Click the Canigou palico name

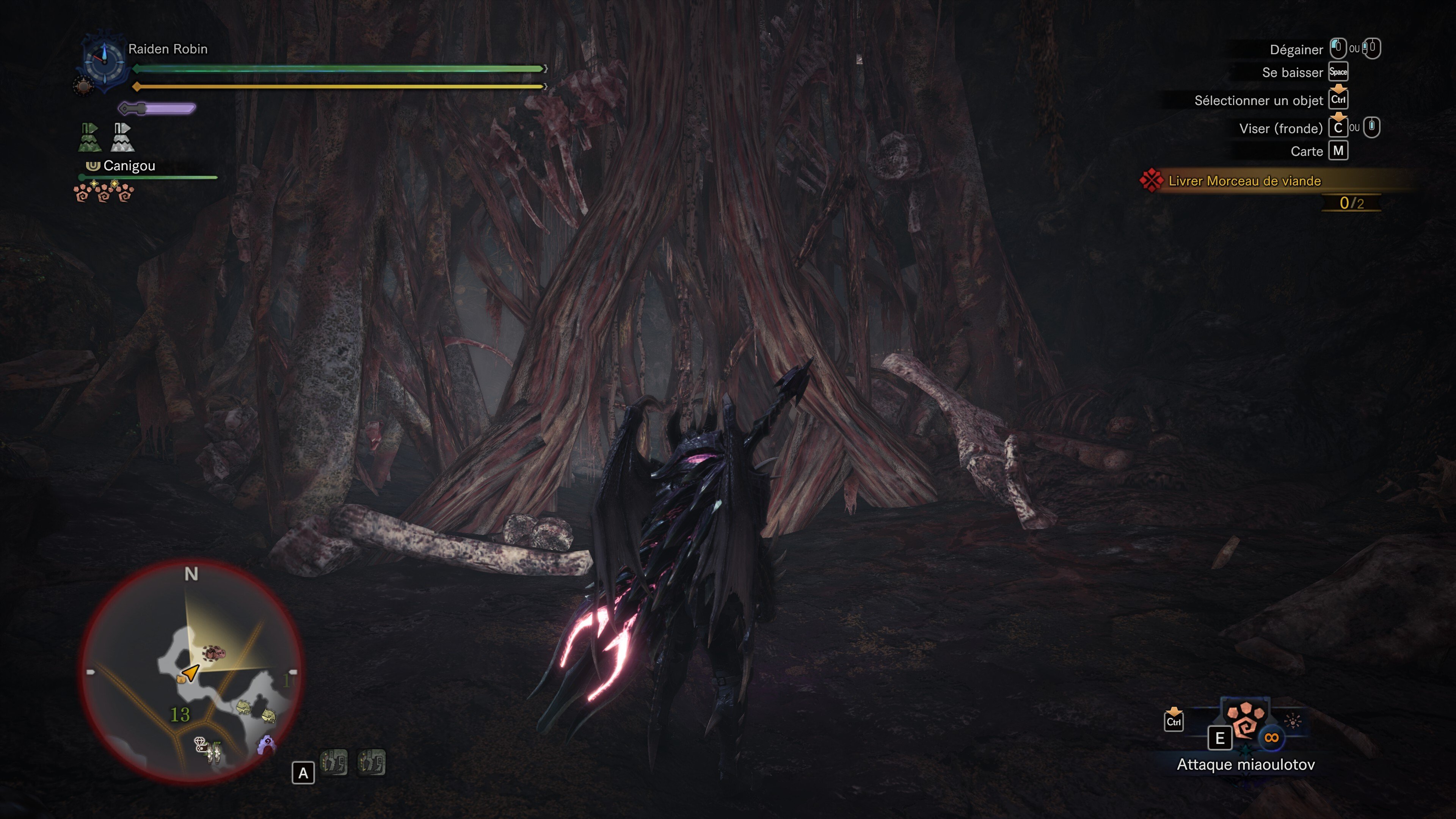(x=129, y=166)
